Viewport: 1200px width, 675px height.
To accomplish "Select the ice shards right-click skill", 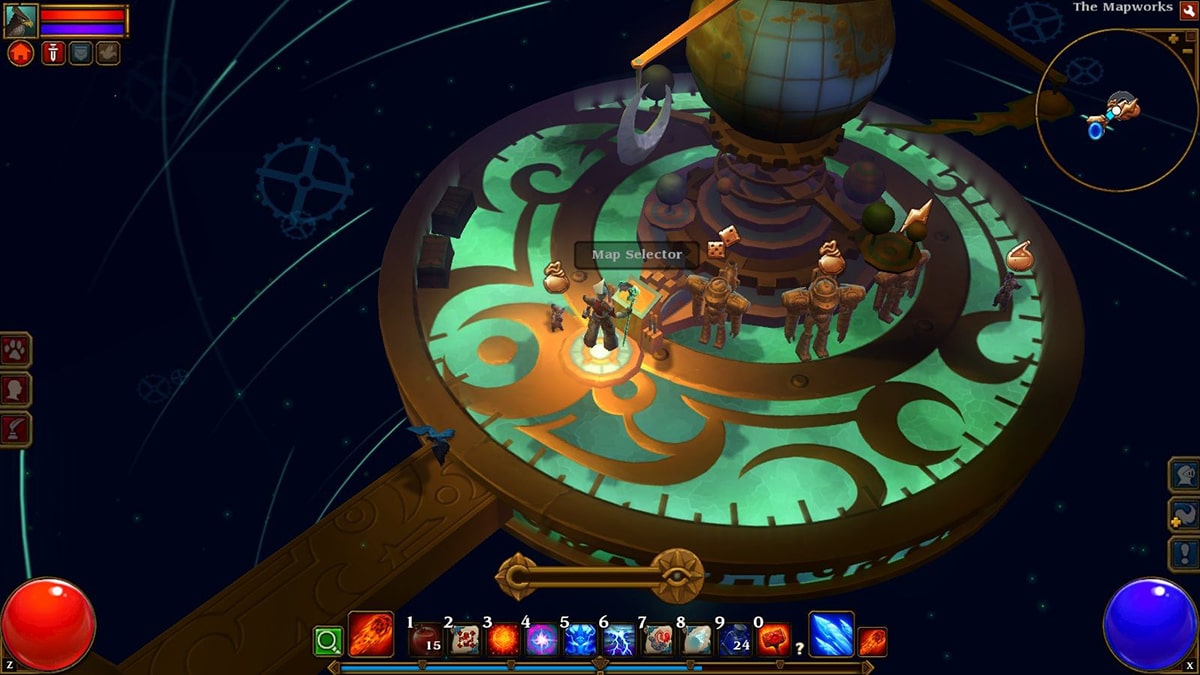I will (x=831, y=634).
